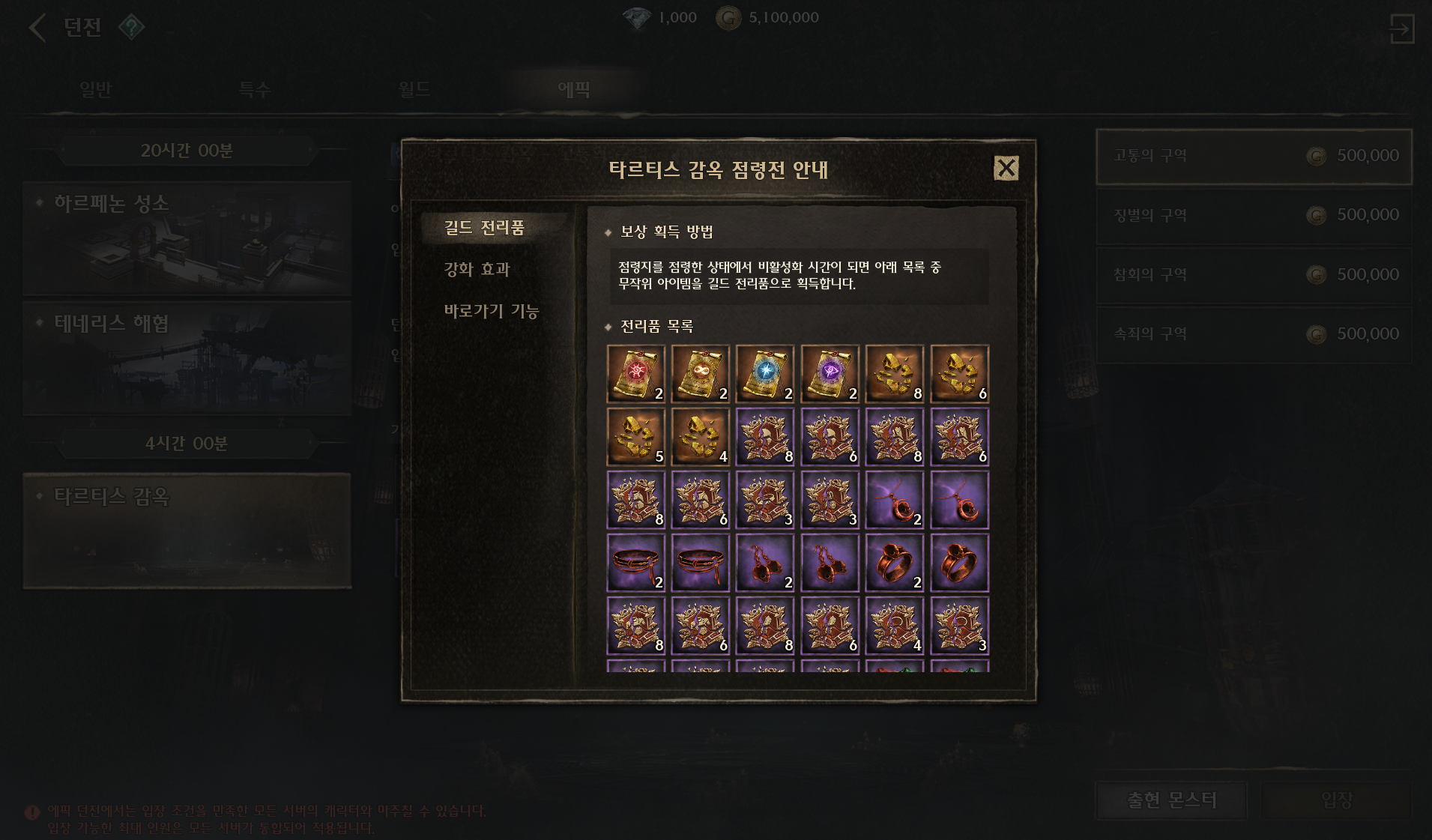Open the dungeon help diamond icon
Image resolution: width=1432 pixels, height=840 pixels.
click(x=131, y=28)
